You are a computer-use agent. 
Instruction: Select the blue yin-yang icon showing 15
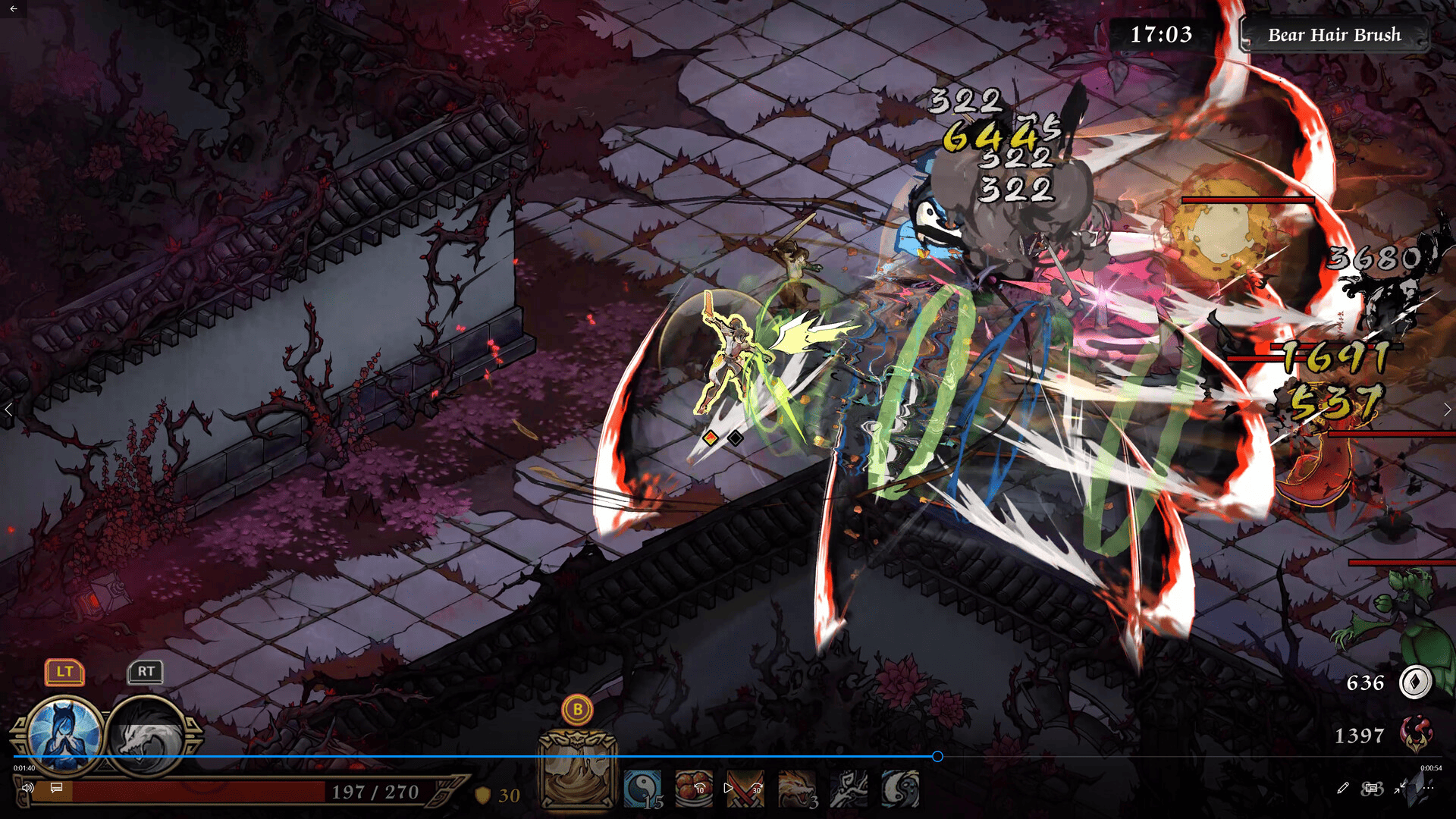point(642,789)
